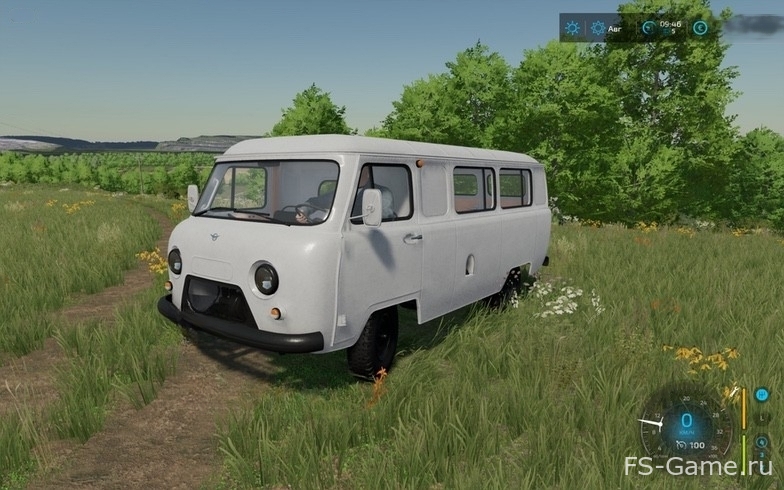Click the weather forecast icon beside Авг
The image size is (784, 490).
(x=598, y=28)
